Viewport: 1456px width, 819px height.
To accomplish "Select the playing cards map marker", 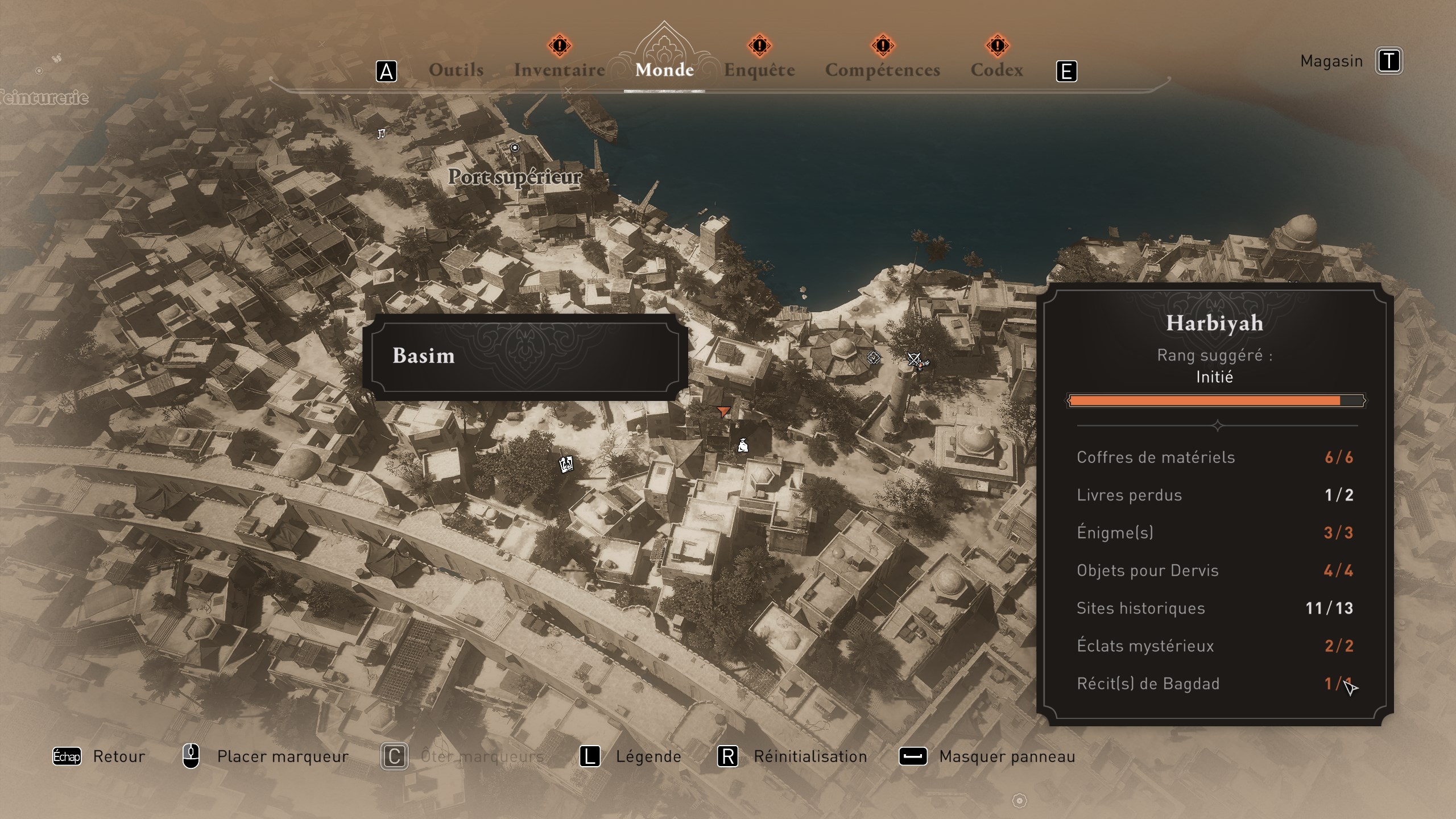I will pyautogui.click(x=566, y=464).
